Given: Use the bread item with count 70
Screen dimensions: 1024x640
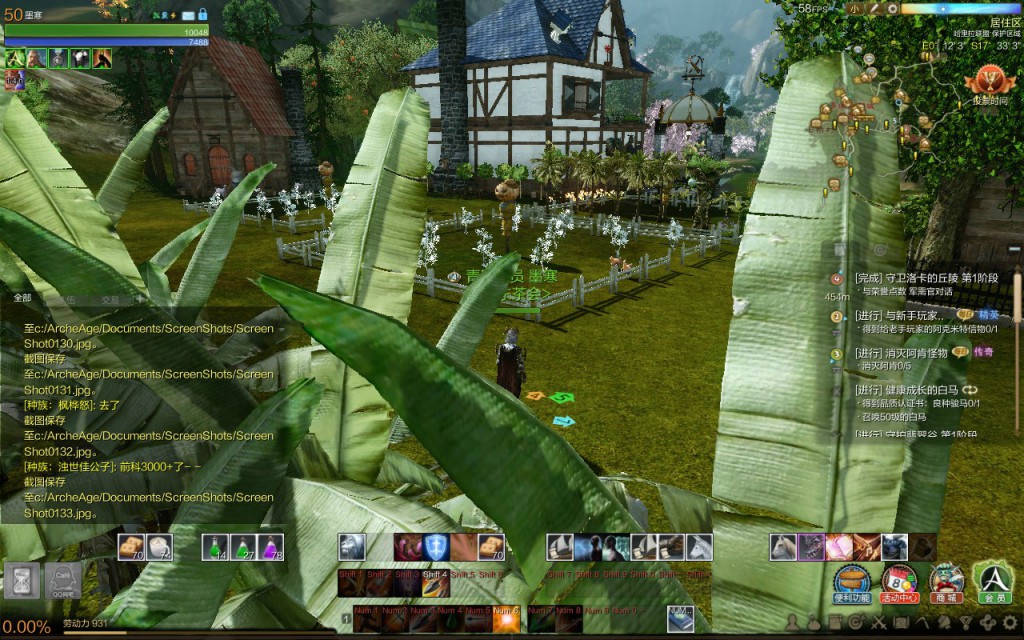Looking at the screenshot, I should point(130,547).
